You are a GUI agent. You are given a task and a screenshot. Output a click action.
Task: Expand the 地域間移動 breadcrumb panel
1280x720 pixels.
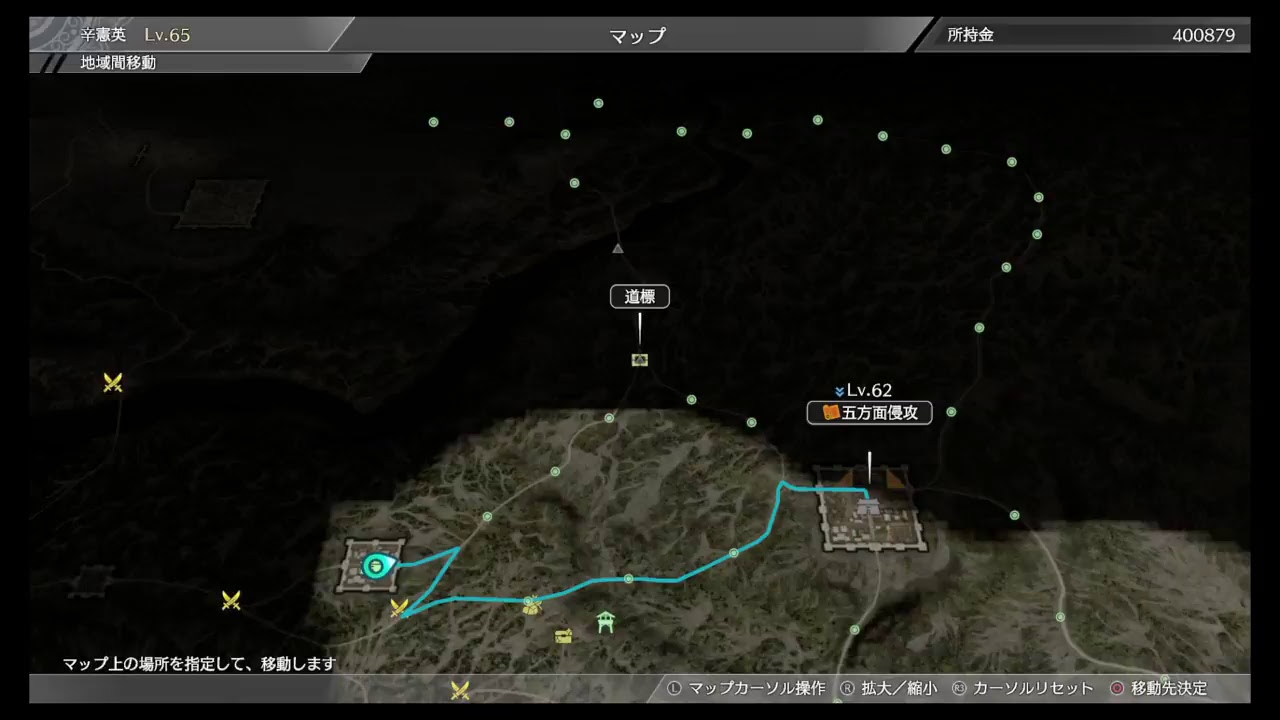[x=115, y=61]
